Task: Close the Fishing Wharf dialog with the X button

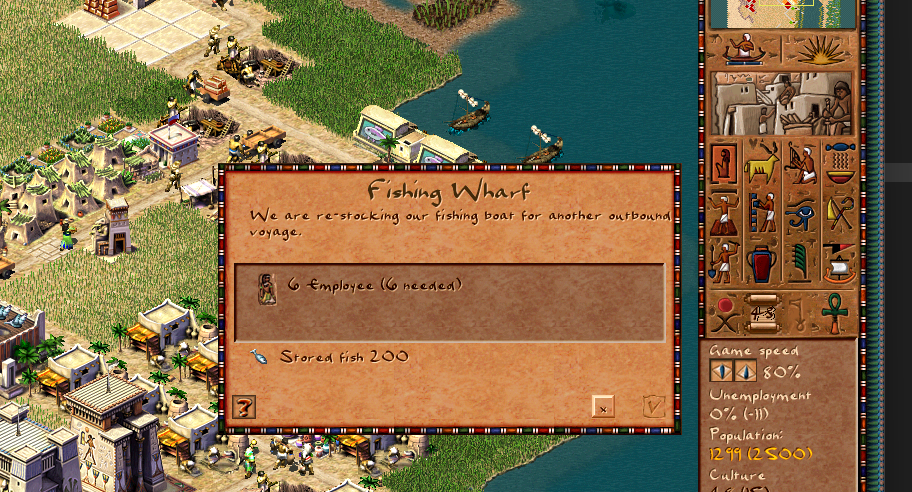Action: [603, 406]
